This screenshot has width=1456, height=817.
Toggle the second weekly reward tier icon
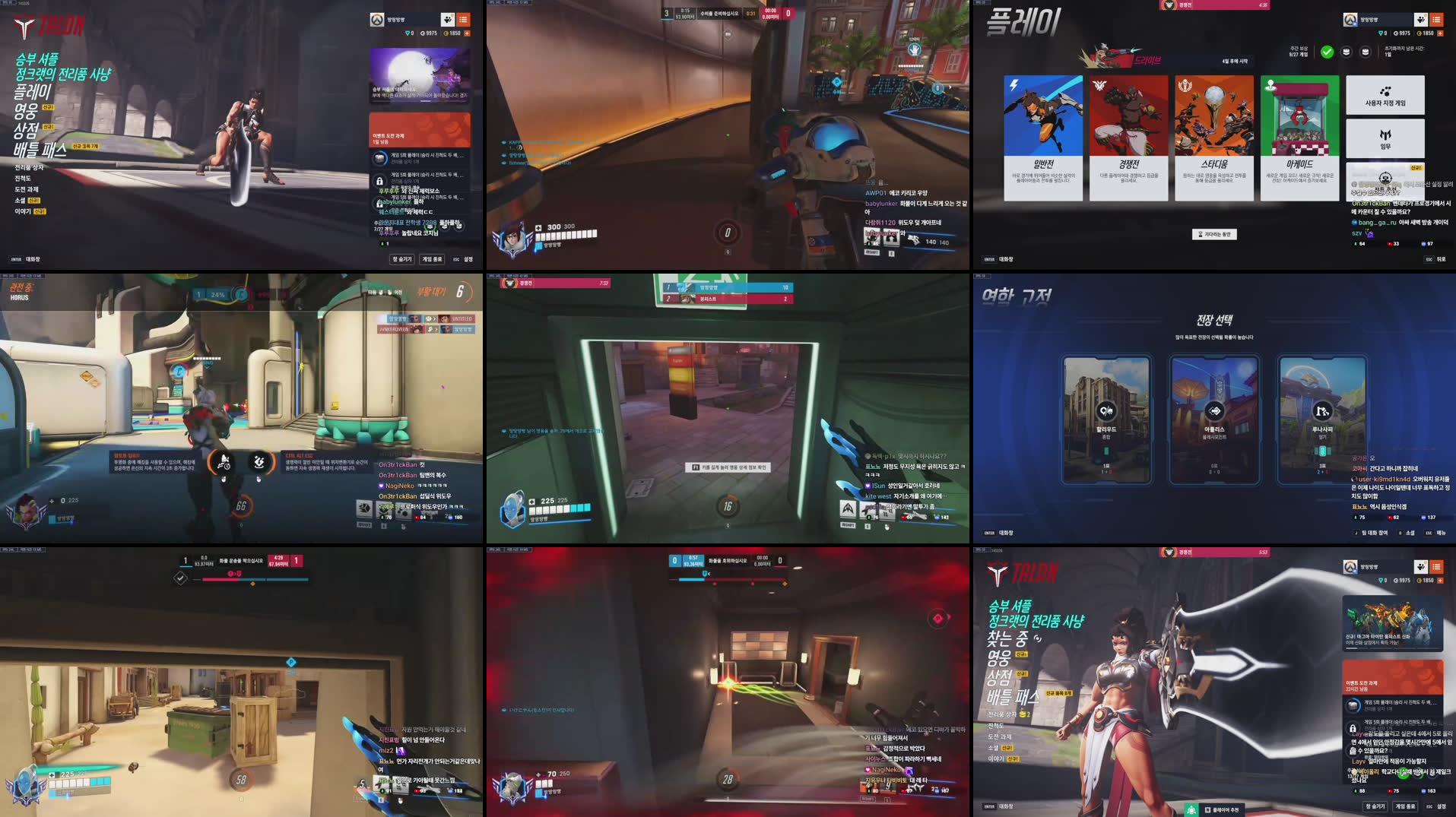click(x=1347, y=52)
